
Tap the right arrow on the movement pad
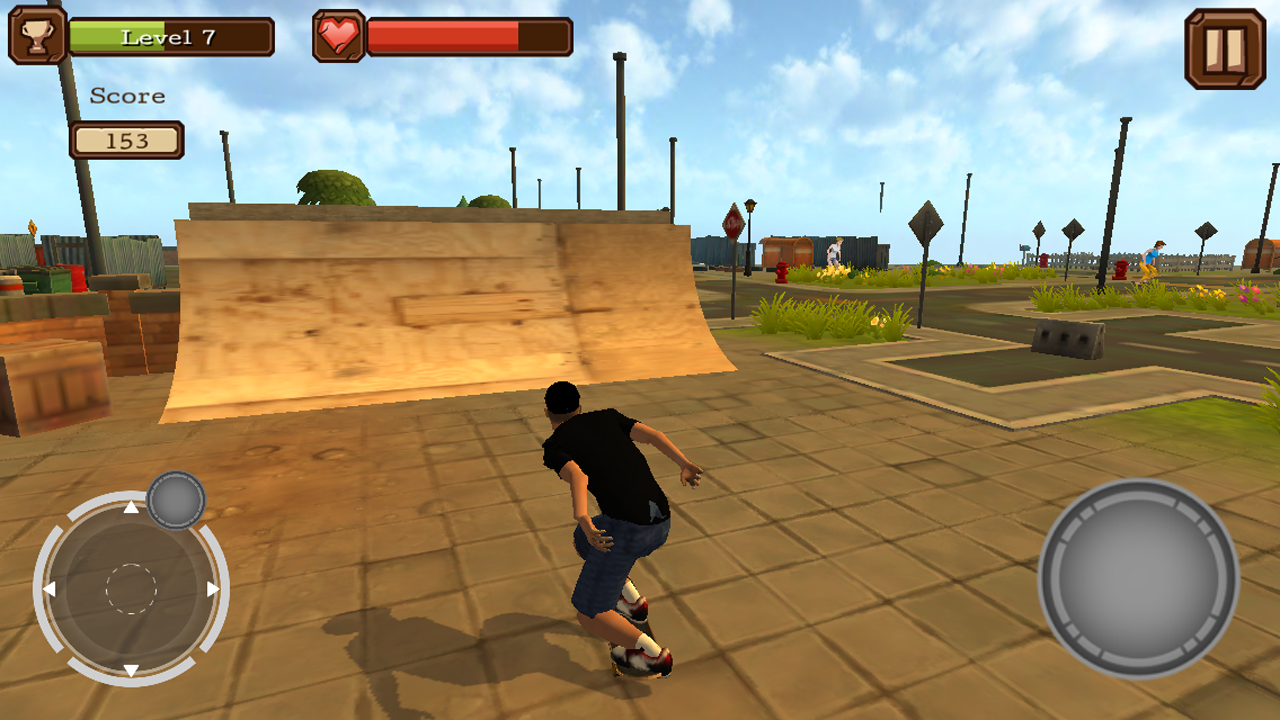[x=212, y=588]
